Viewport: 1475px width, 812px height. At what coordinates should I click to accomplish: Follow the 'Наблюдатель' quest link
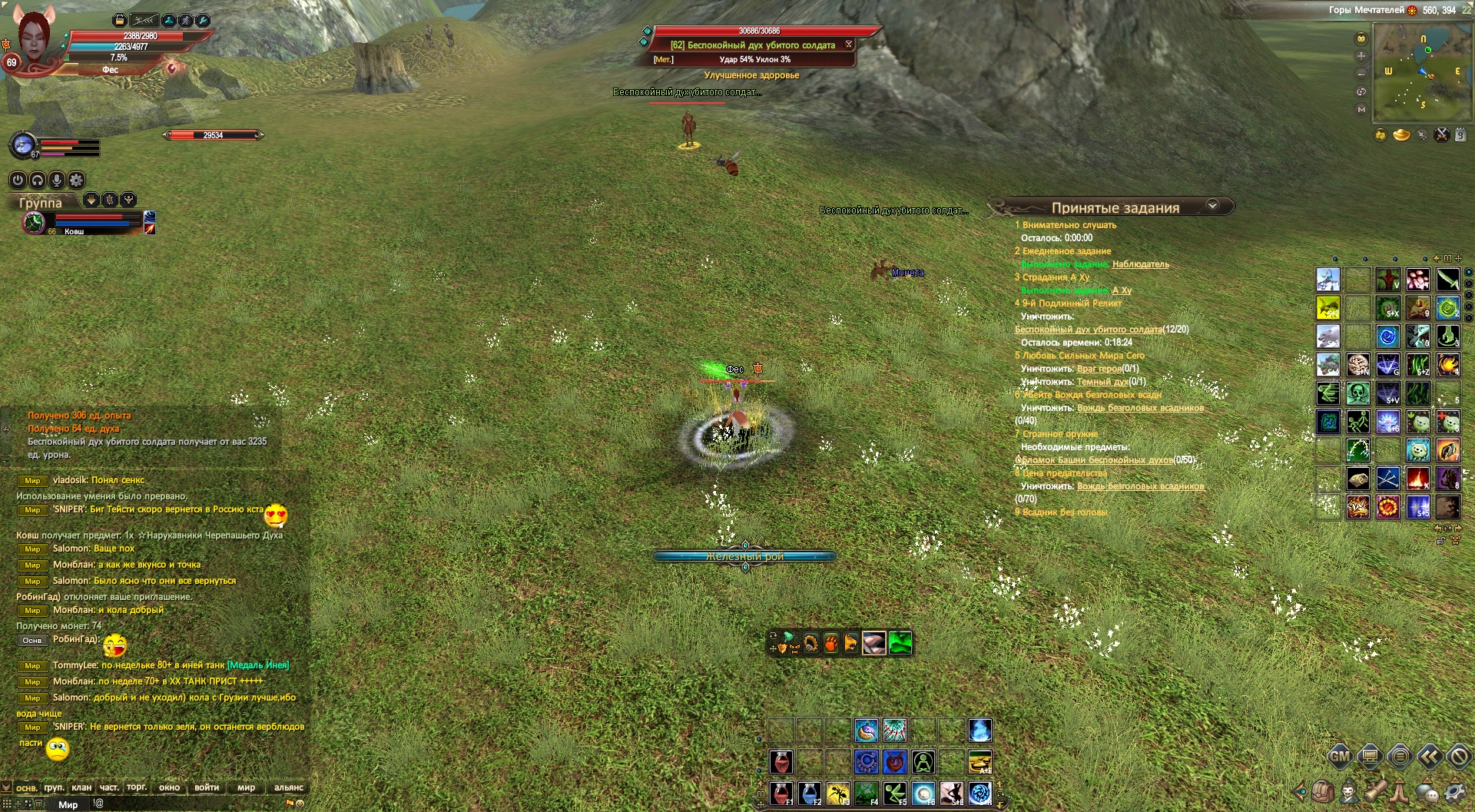coord(1140,264)
